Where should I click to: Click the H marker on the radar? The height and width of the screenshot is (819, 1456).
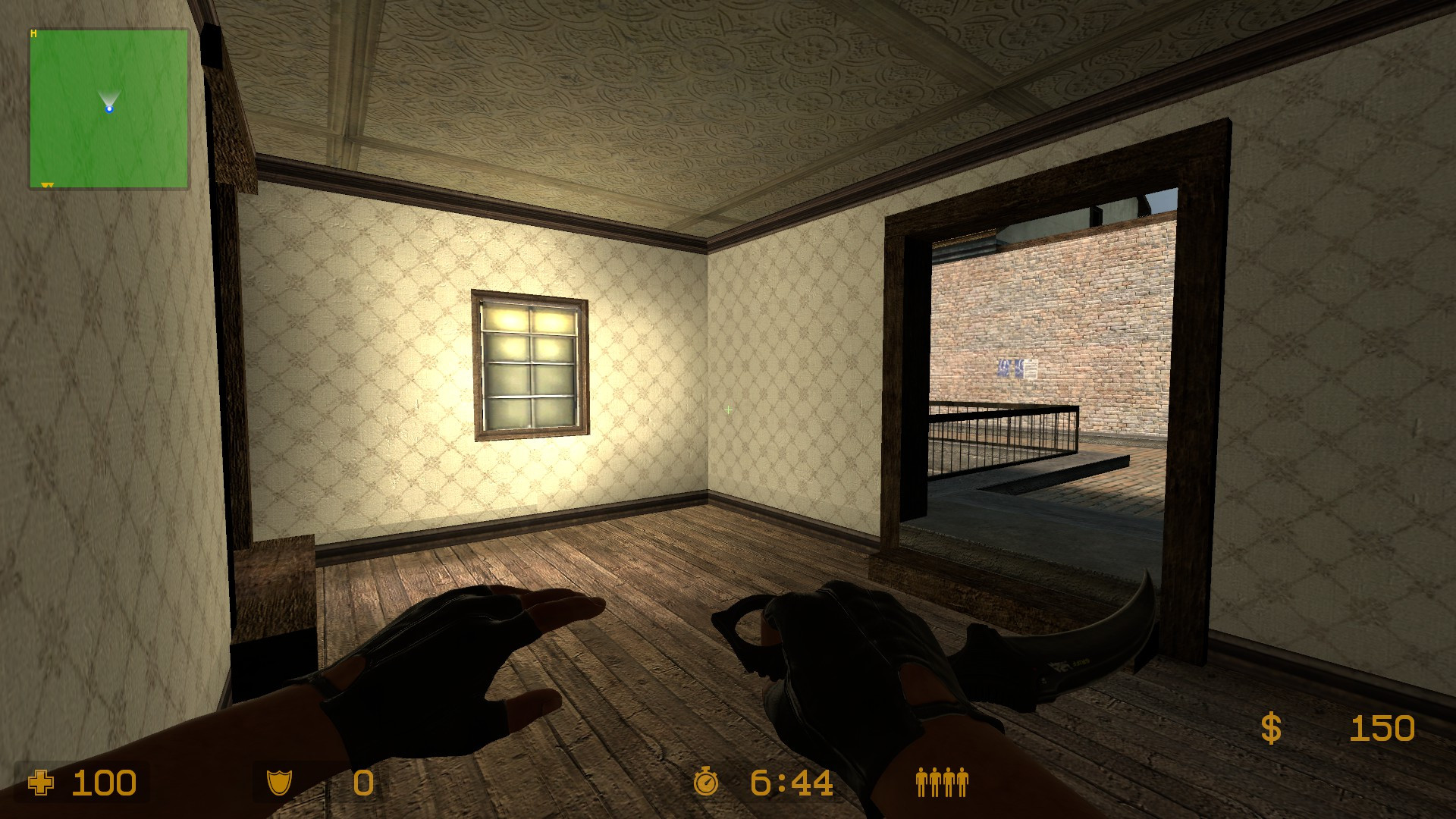34,33
